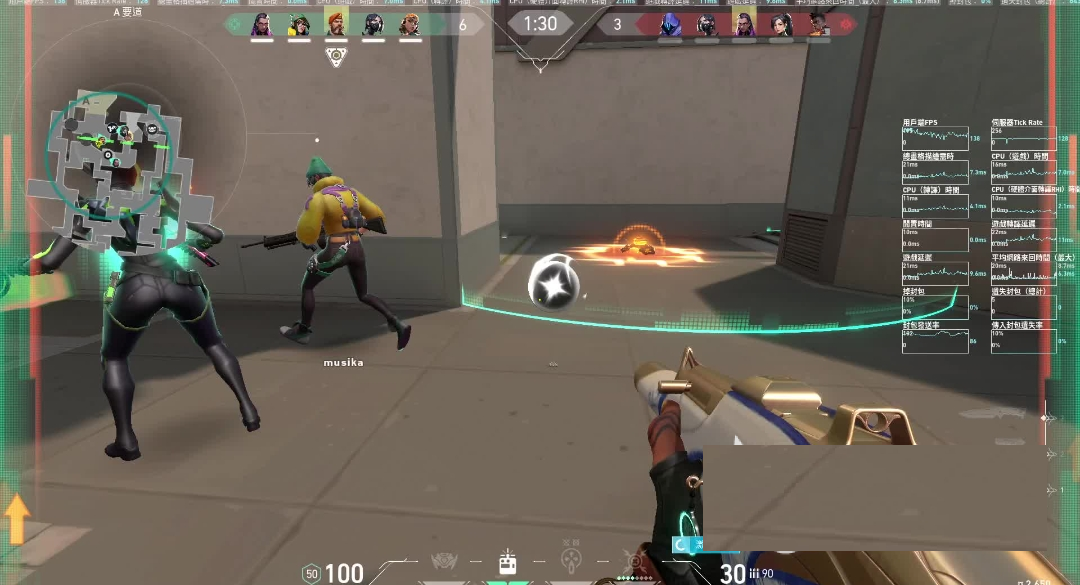Click the spike carrier triangle icon
The width and height of the screenshot is (1080, 585).
click(336, 57)
